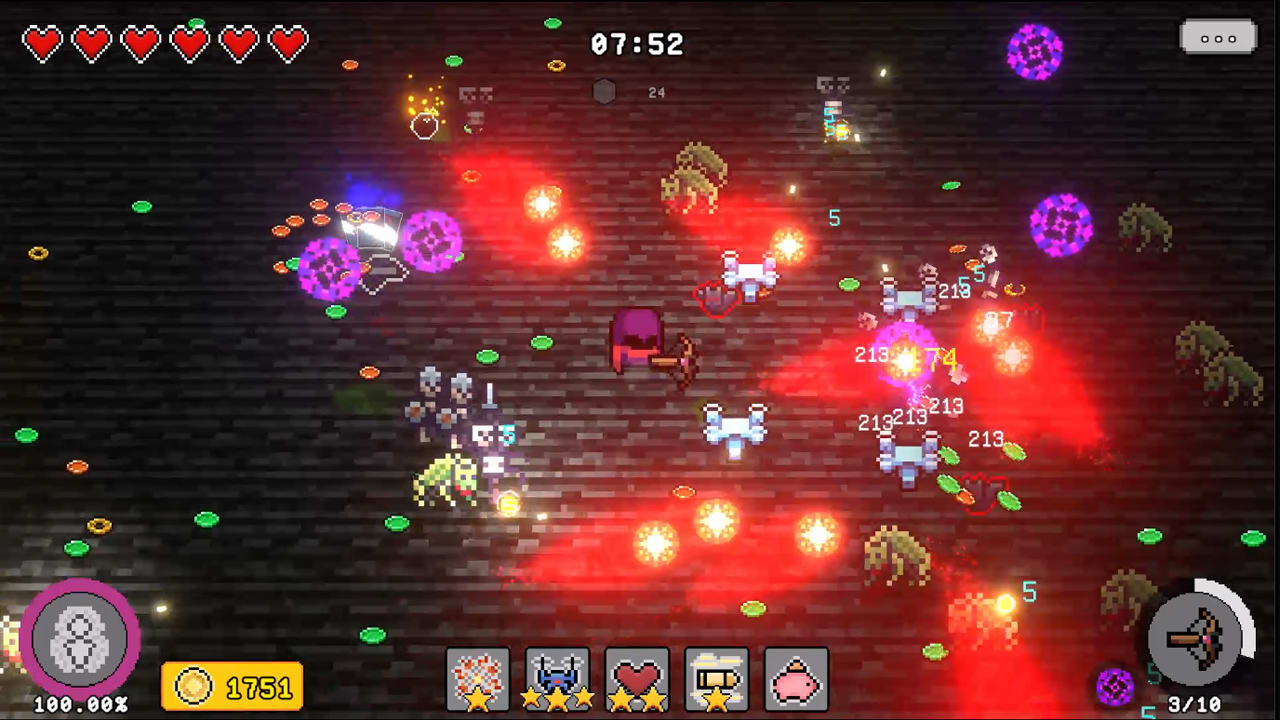Click the last heart in the health bar
Screen dimensions: 1280x720
click(x=287, y=43)
